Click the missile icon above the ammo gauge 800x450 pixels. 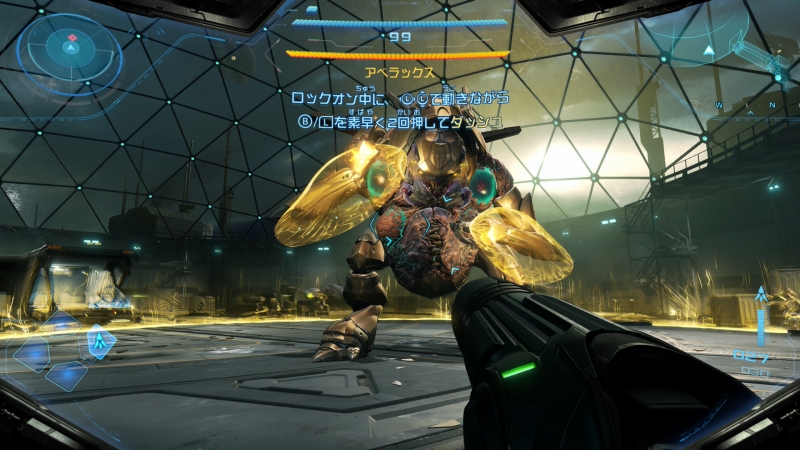point(761,297)
